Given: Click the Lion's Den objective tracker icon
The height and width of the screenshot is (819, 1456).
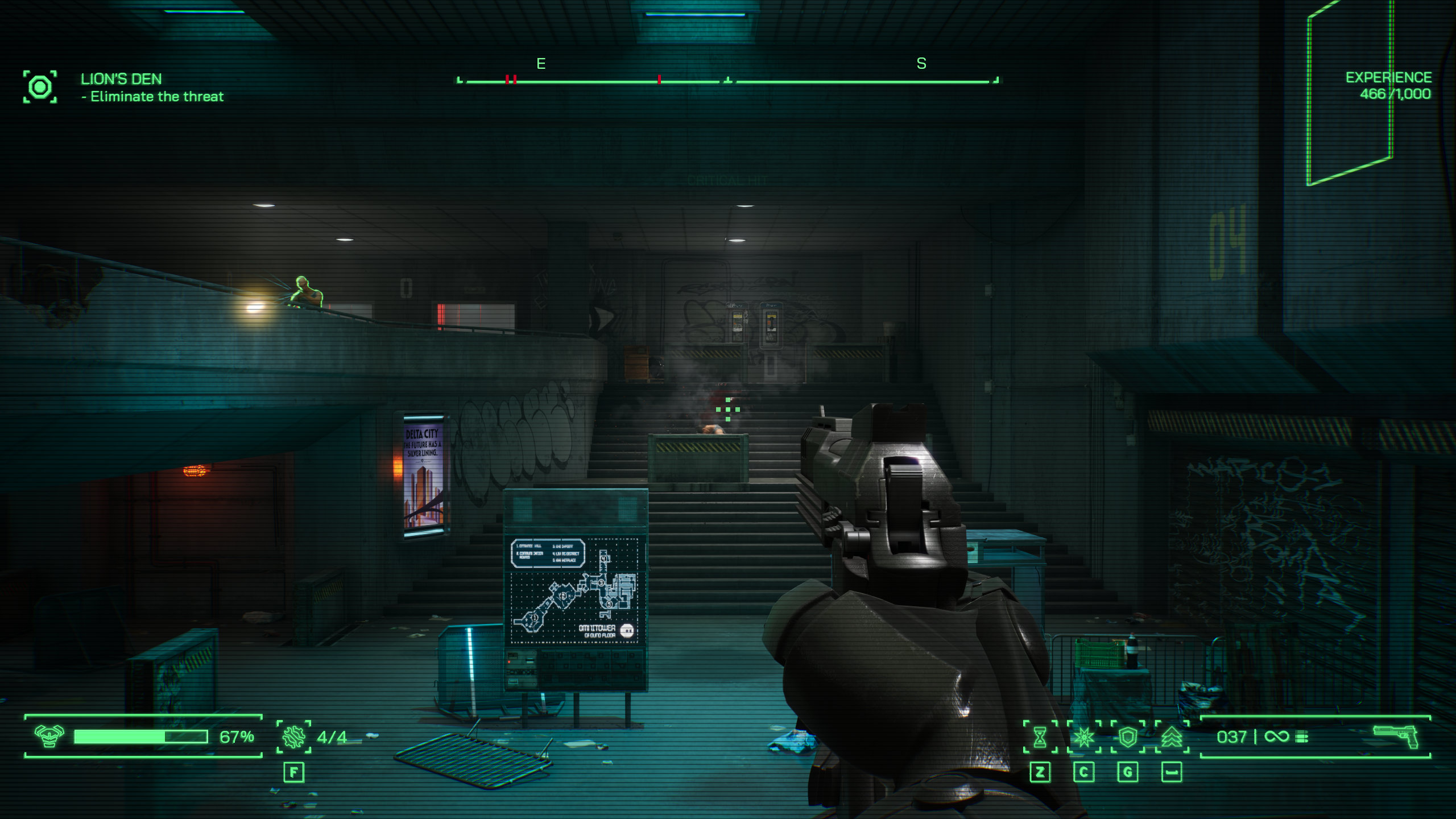Looking at the screenshot, I should (x=40, y=87).
